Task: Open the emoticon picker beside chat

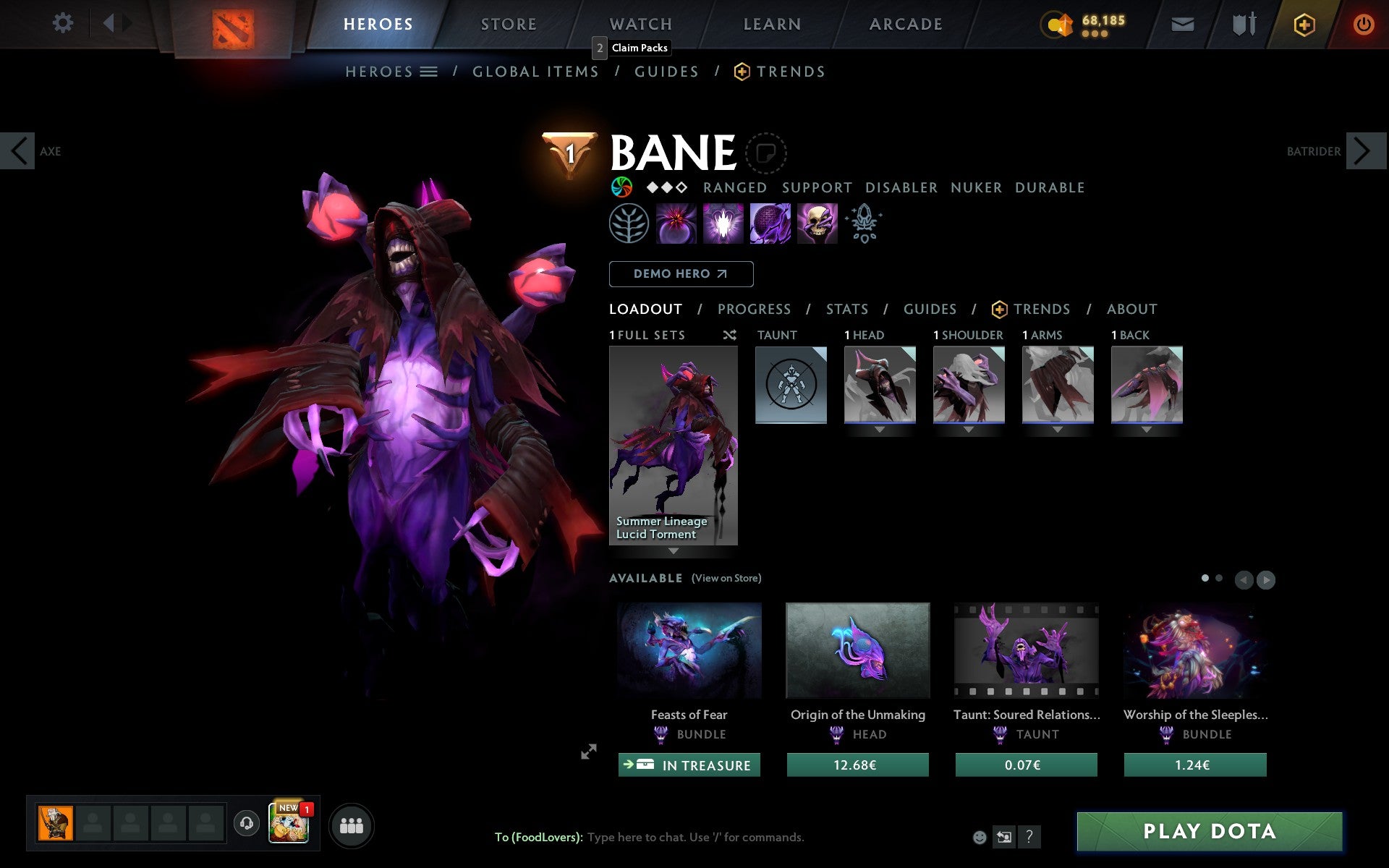Action: tap(980, 837)
